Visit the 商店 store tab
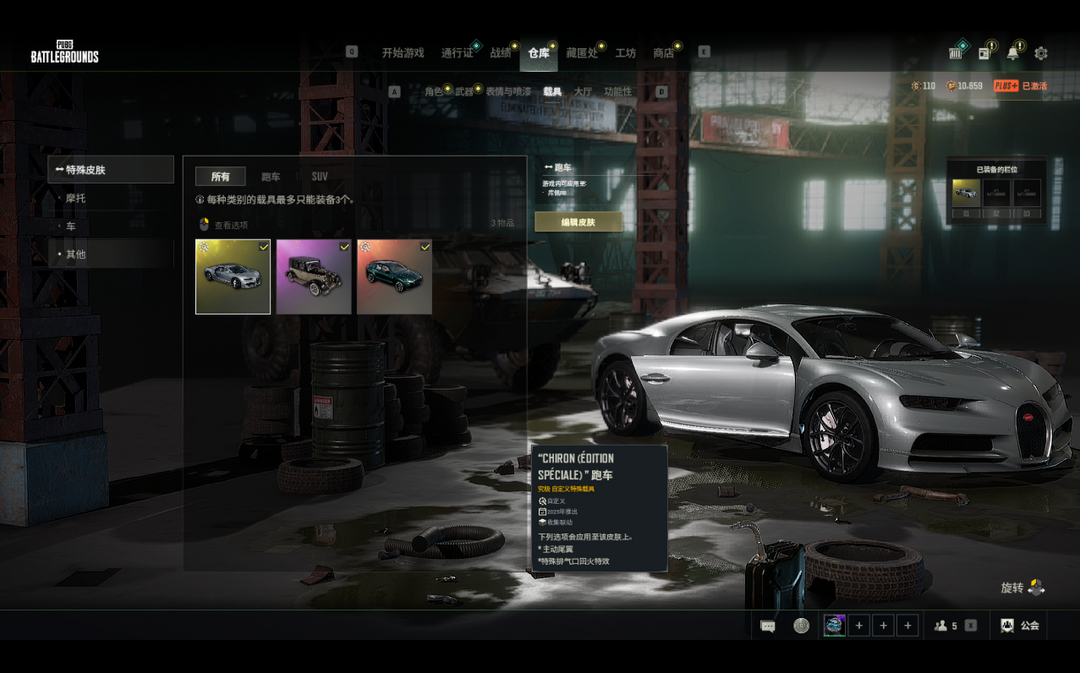Screen dimensions: 1080x673 click(663, 53)
